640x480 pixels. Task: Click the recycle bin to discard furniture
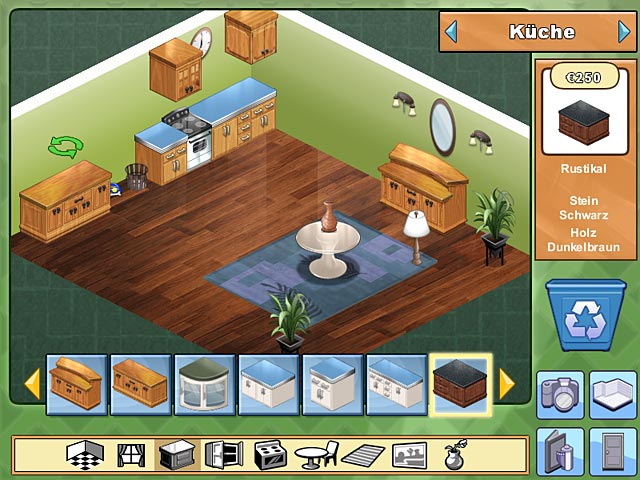(585, 315)
